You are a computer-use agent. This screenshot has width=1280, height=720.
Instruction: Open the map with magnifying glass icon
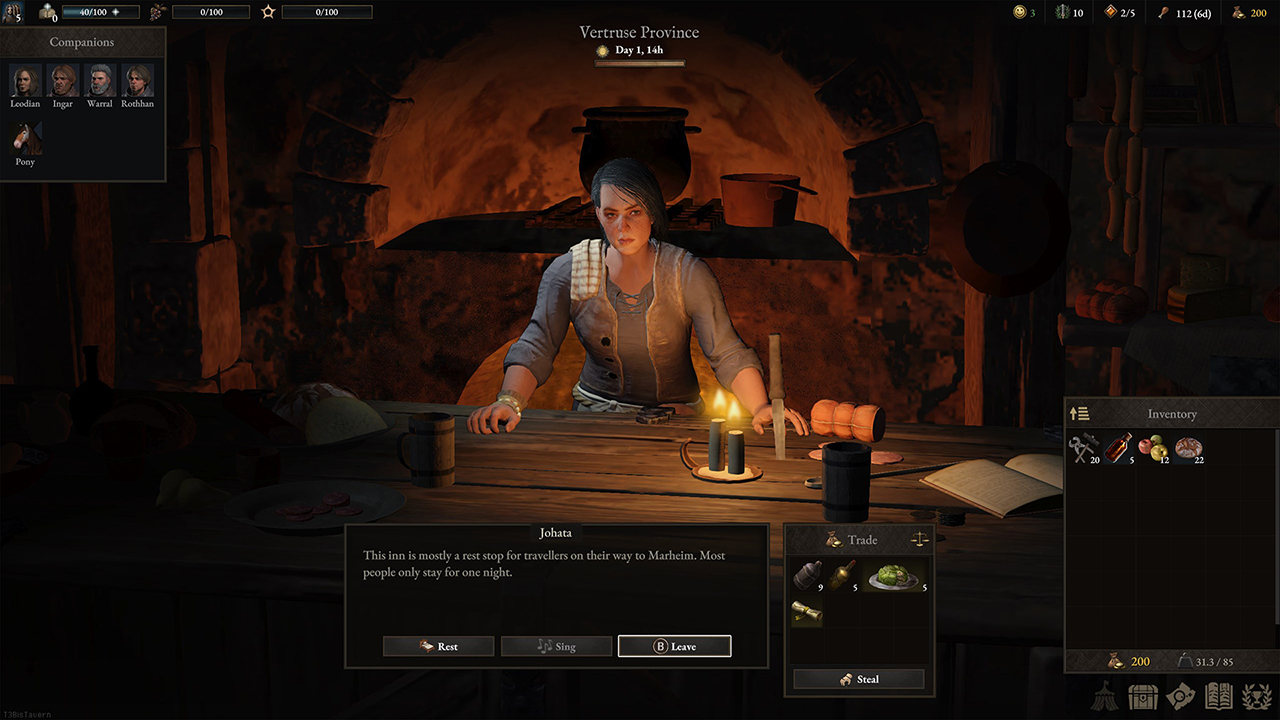tap(1182, 696)
